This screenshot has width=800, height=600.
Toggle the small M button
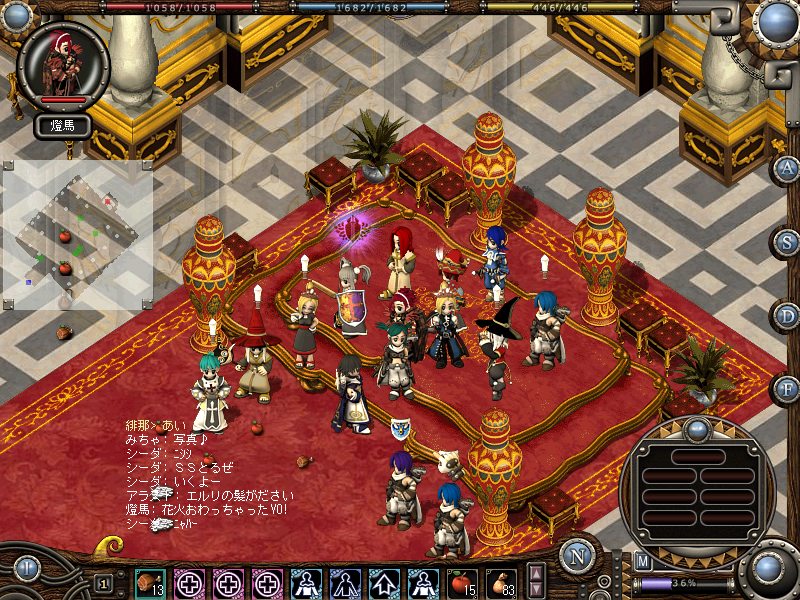coord(643,562)
